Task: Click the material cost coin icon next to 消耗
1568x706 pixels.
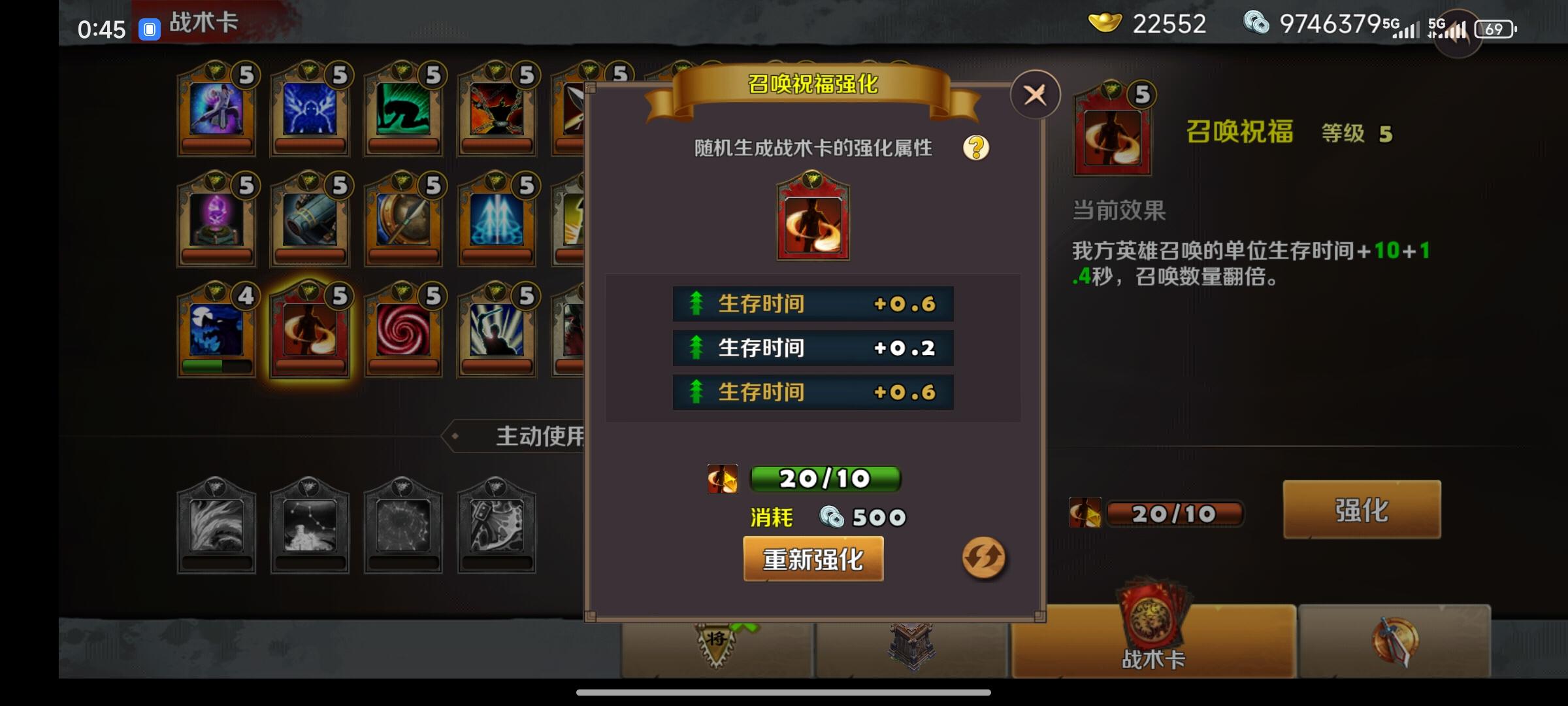Action: click(831, 516)
